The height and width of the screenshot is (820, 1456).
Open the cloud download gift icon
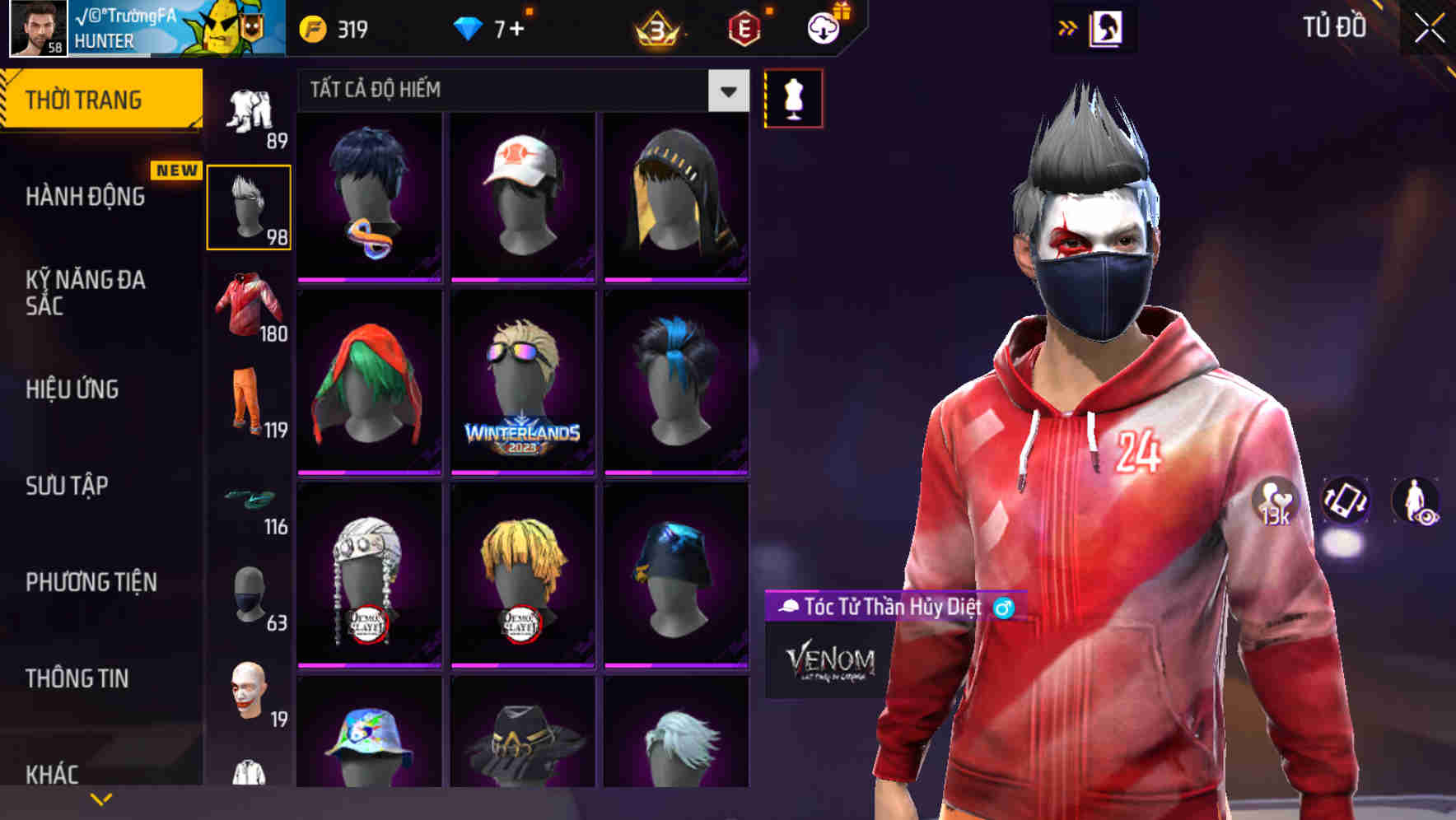point(823,27)
